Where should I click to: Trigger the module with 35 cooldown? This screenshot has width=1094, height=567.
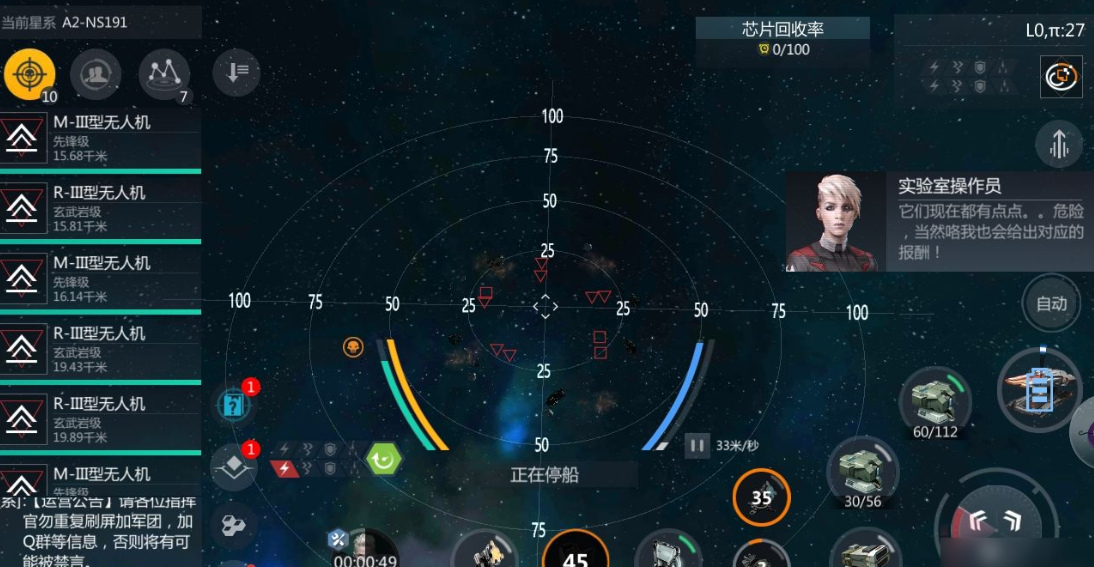[x=761, y=497]
